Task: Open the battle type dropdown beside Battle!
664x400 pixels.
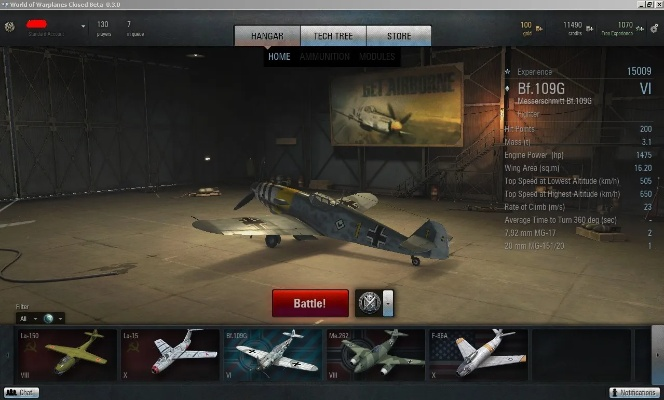Action: pos(388,303)
